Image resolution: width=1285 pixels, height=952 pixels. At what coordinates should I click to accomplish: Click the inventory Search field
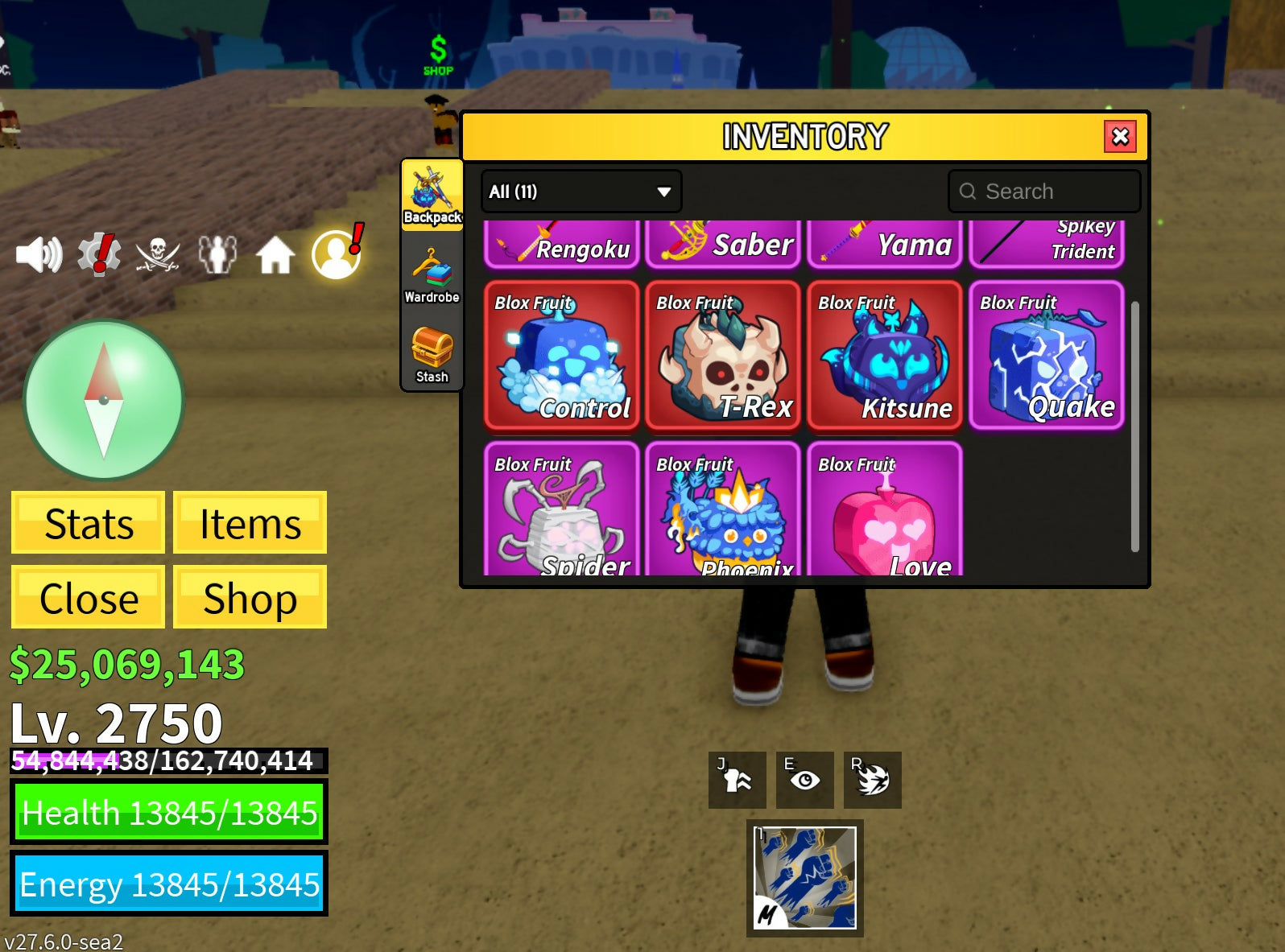click(x=1044, y=192)
